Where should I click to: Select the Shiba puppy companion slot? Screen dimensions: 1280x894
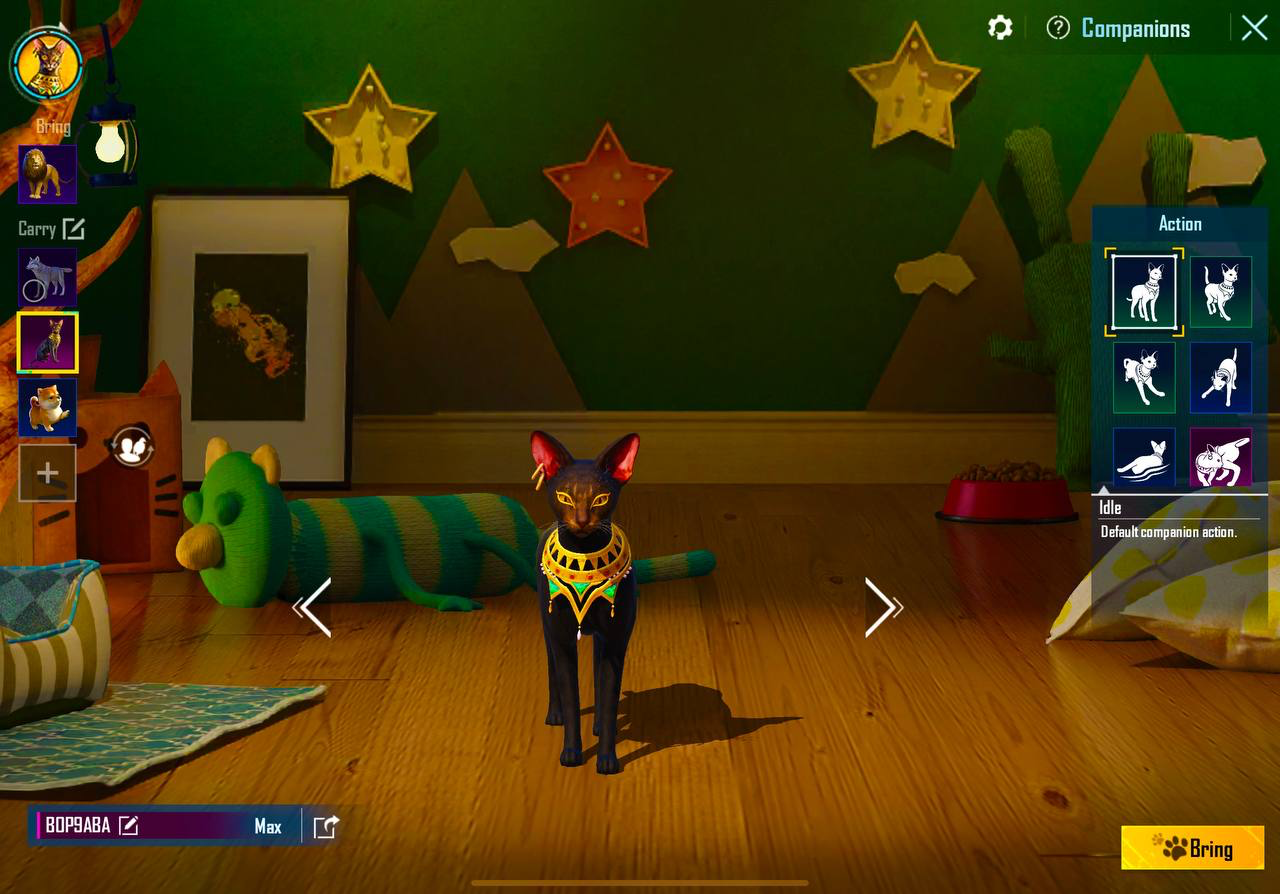pos(47,407)
